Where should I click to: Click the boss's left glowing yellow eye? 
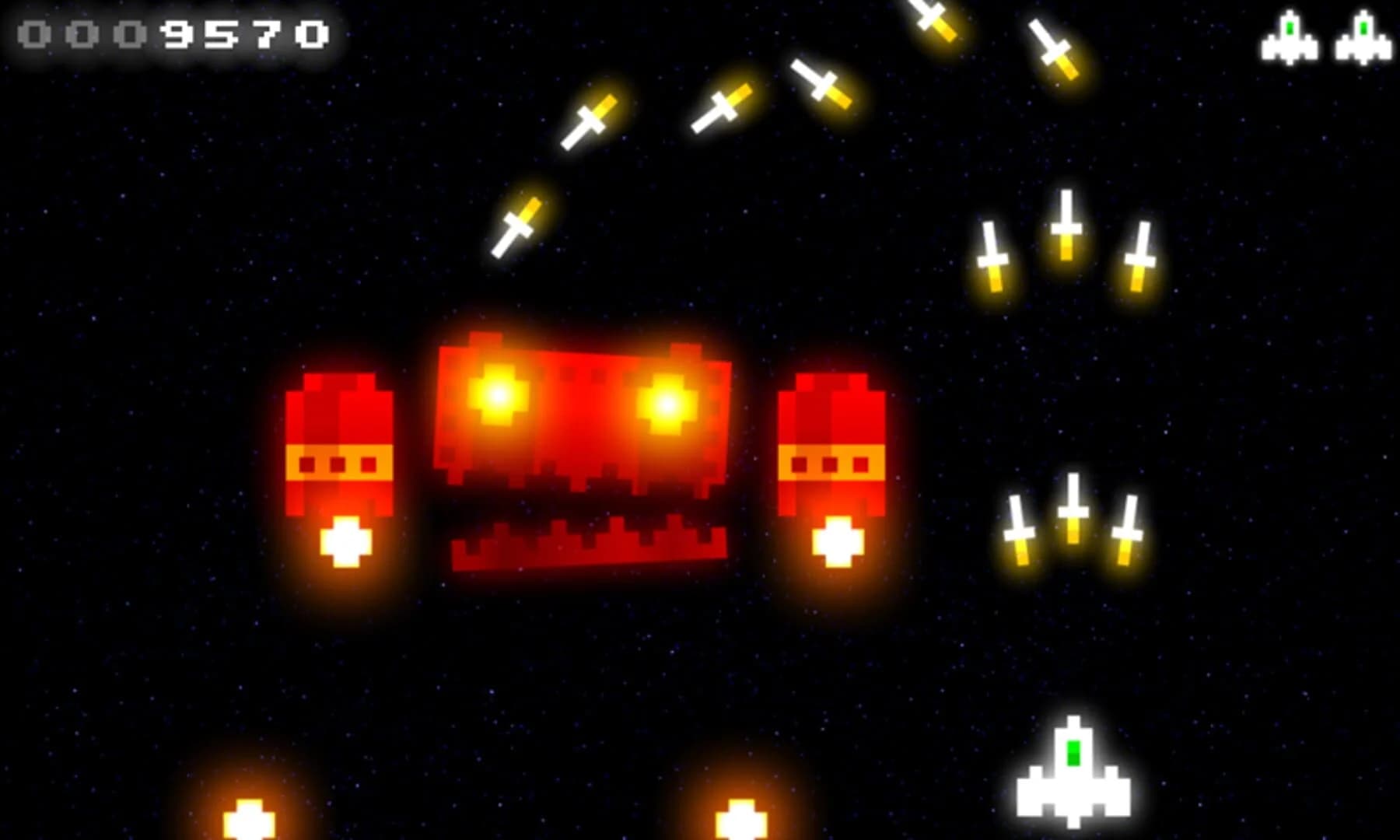click(x=498, y=397)
